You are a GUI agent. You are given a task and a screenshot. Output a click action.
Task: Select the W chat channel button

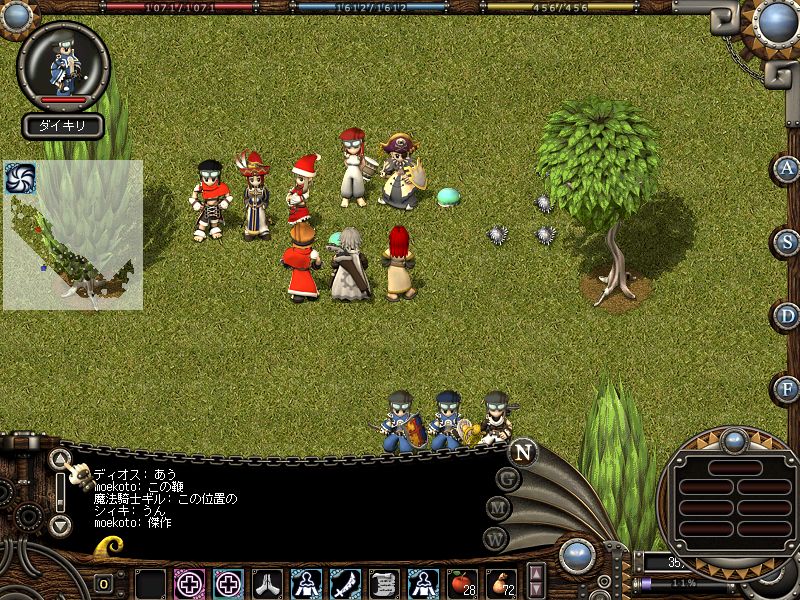click(x=496, y=537)
